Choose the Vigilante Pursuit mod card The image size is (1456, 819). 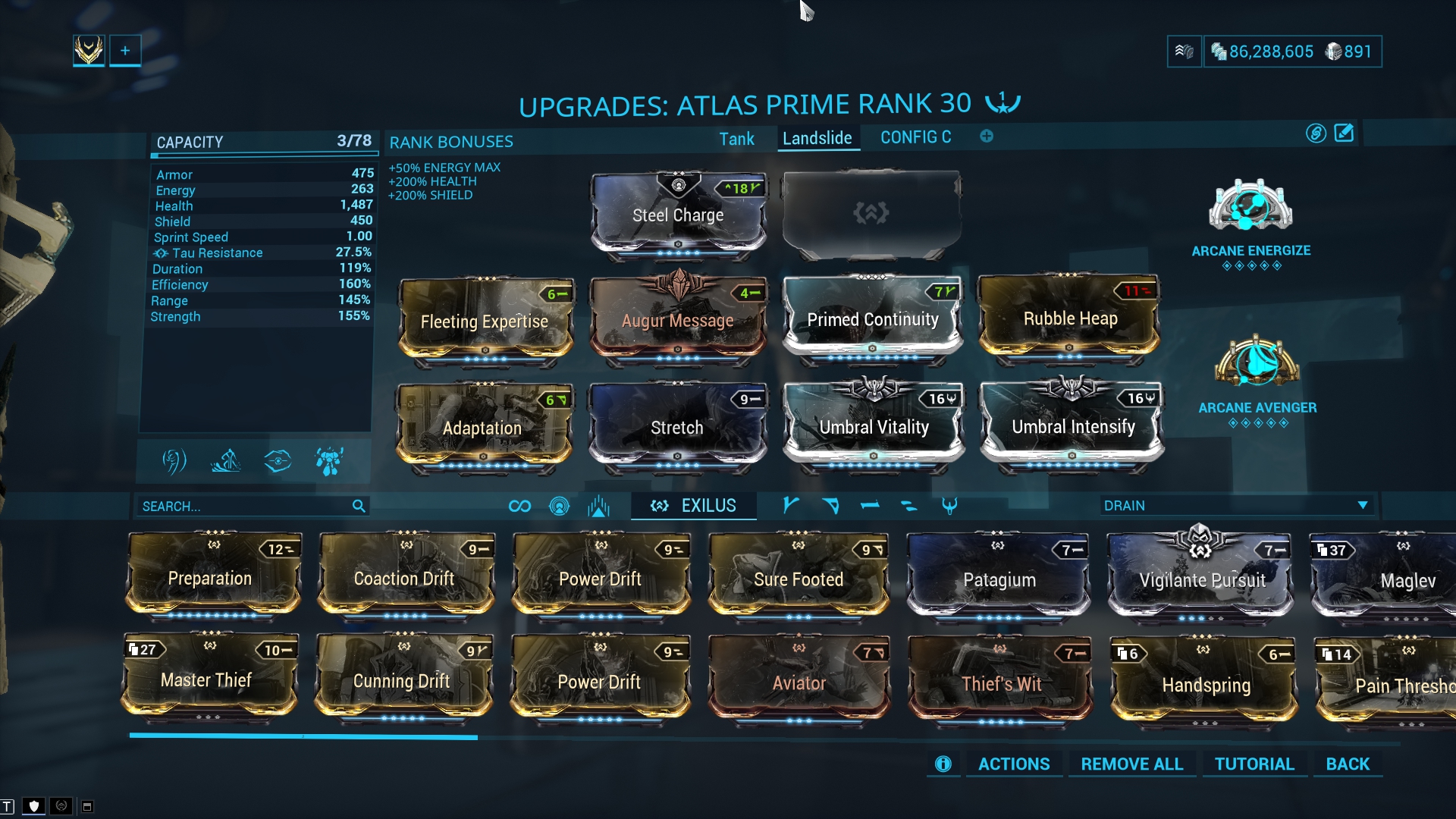point(1202,580)
